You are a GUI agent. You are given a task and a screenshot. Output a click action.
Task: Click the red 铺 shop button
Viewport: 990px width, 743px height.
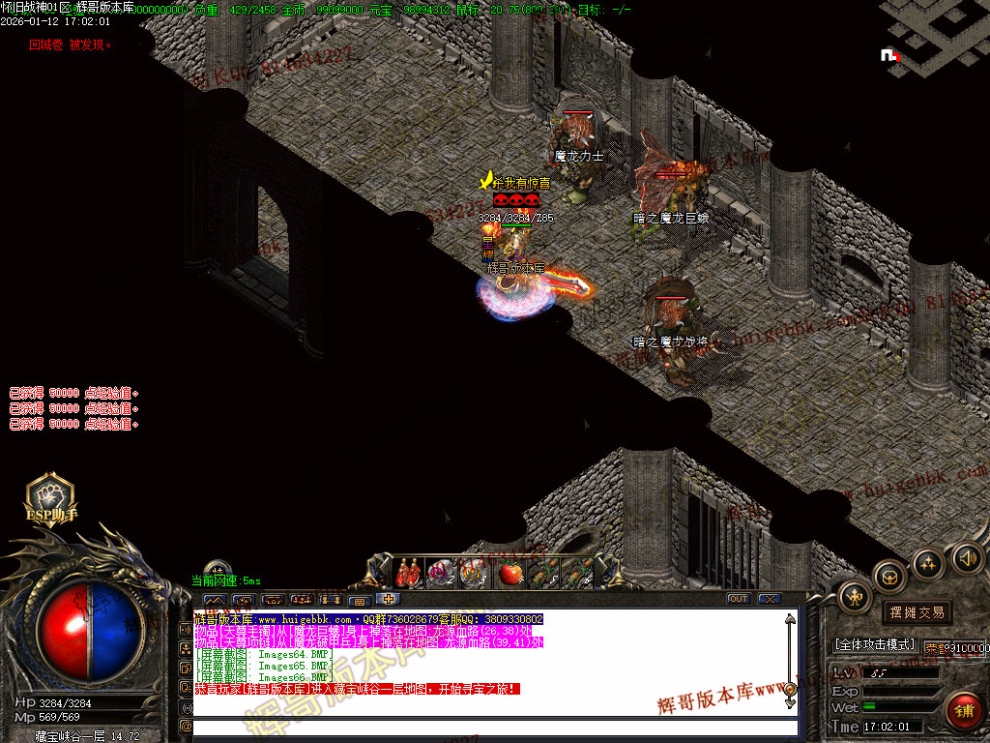[965, 710]
